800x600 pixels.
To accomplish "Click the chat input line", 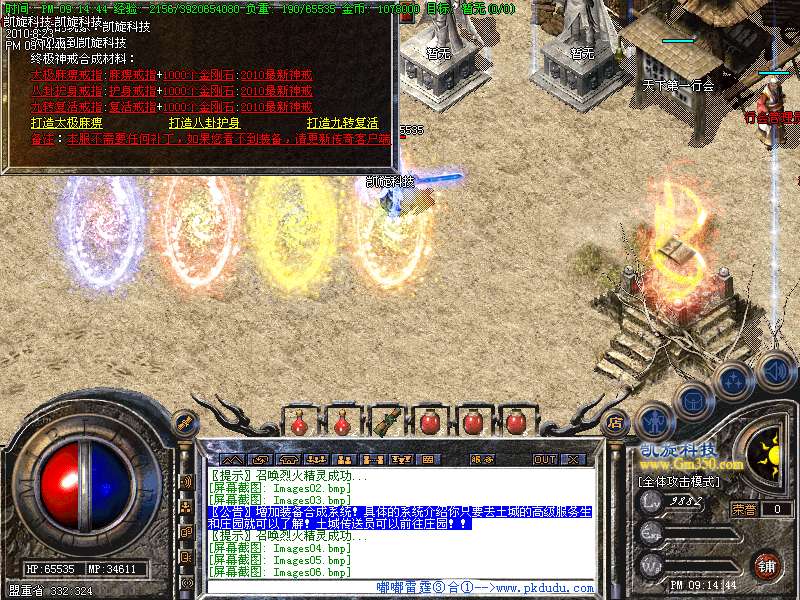I will coord(400,587).
